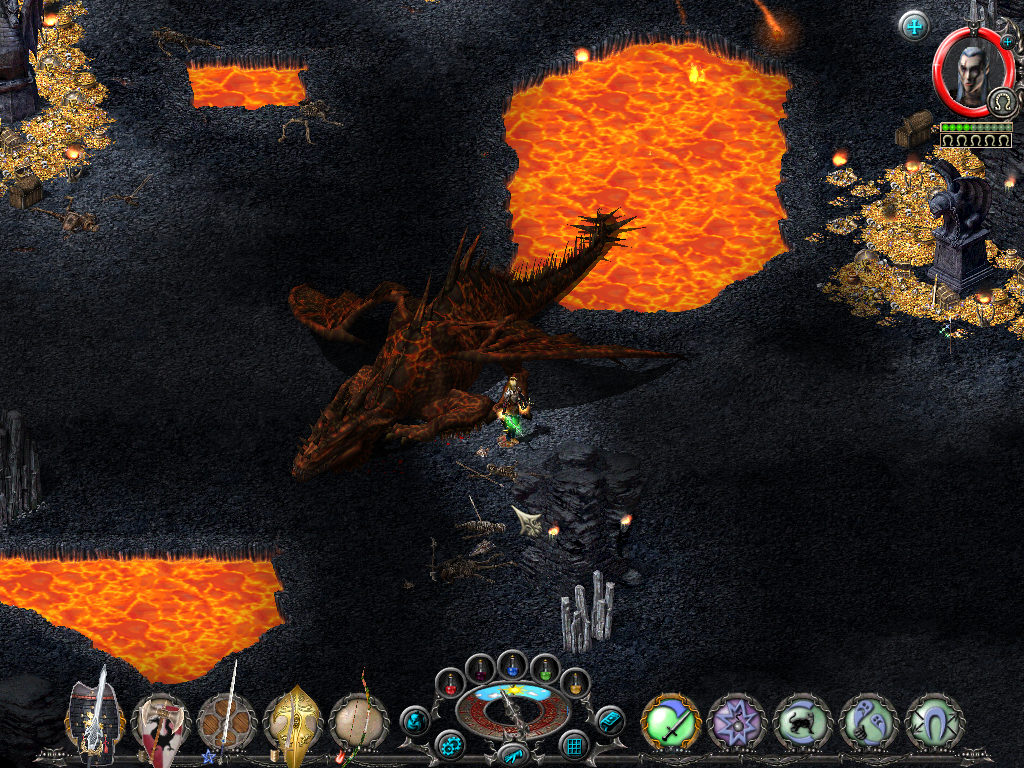Screen dimensions: 1024x768
Task: Open the blue book journal button
Action: click(609, 719)
